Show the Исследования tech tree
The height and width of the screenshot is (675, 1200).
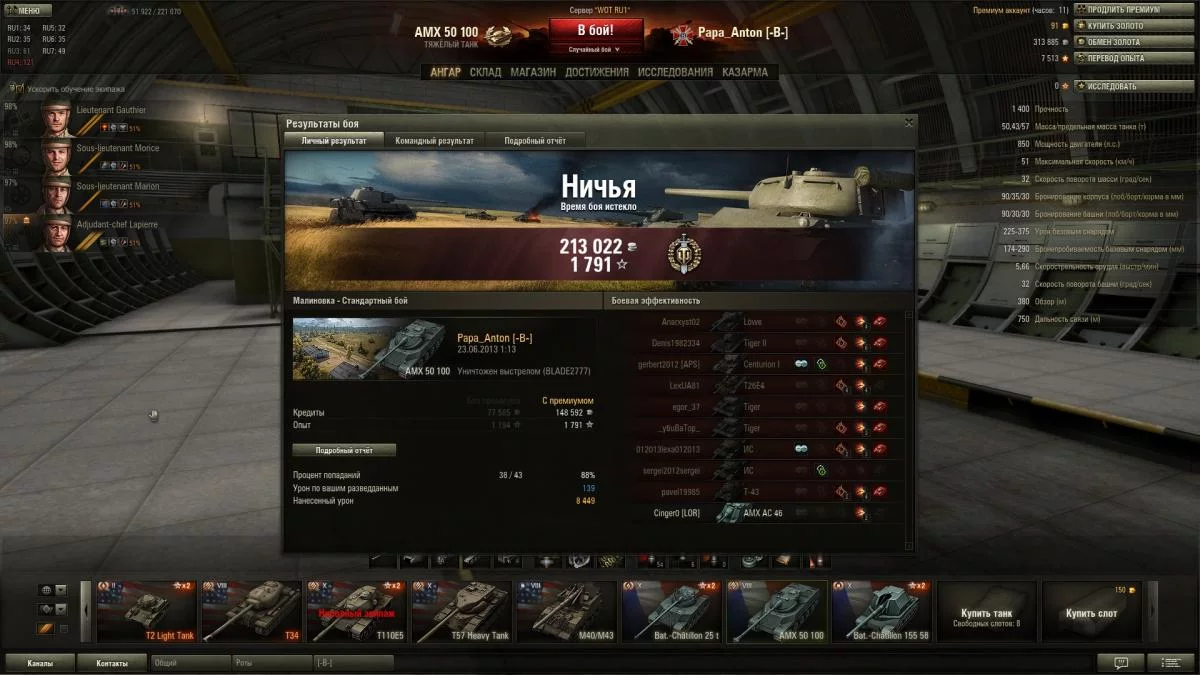pyautogui.click(x=675, y=72)
